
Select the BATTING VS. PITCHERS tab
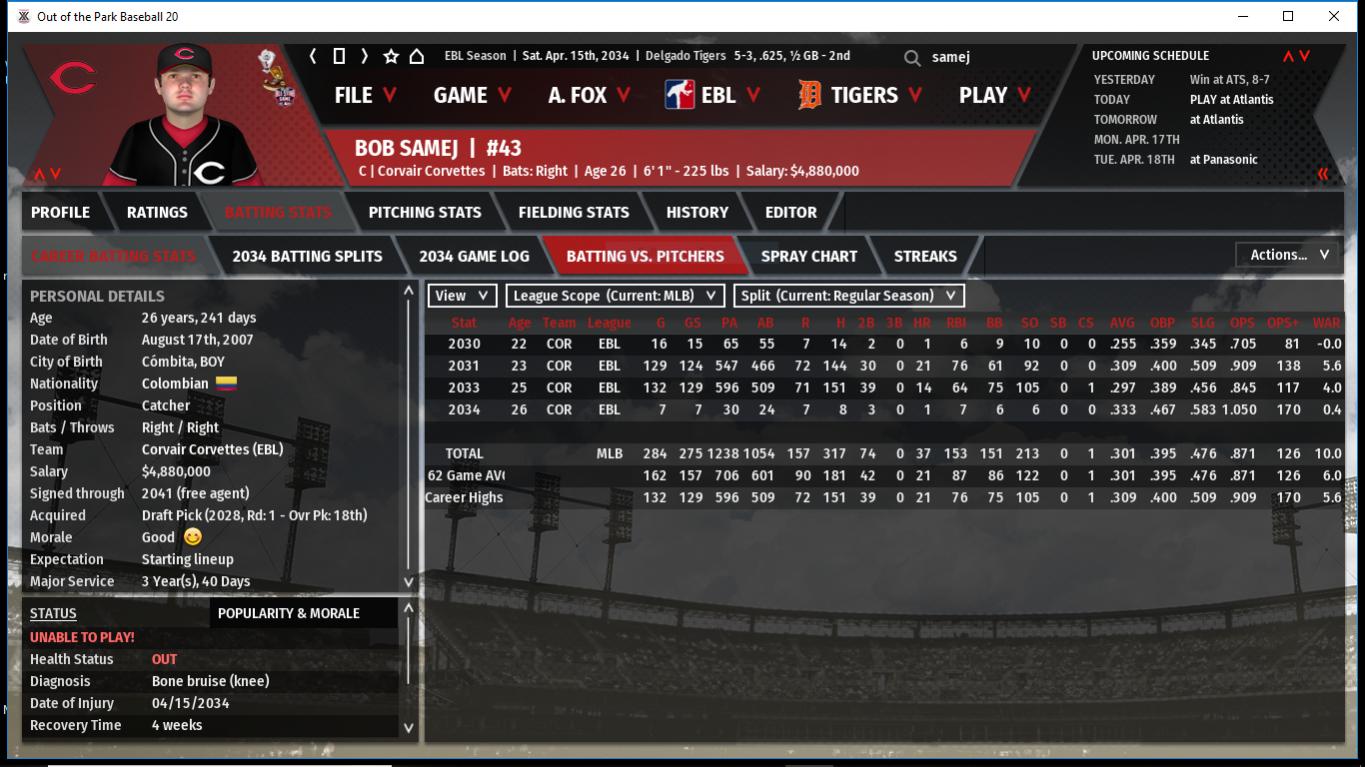(645, 256)
